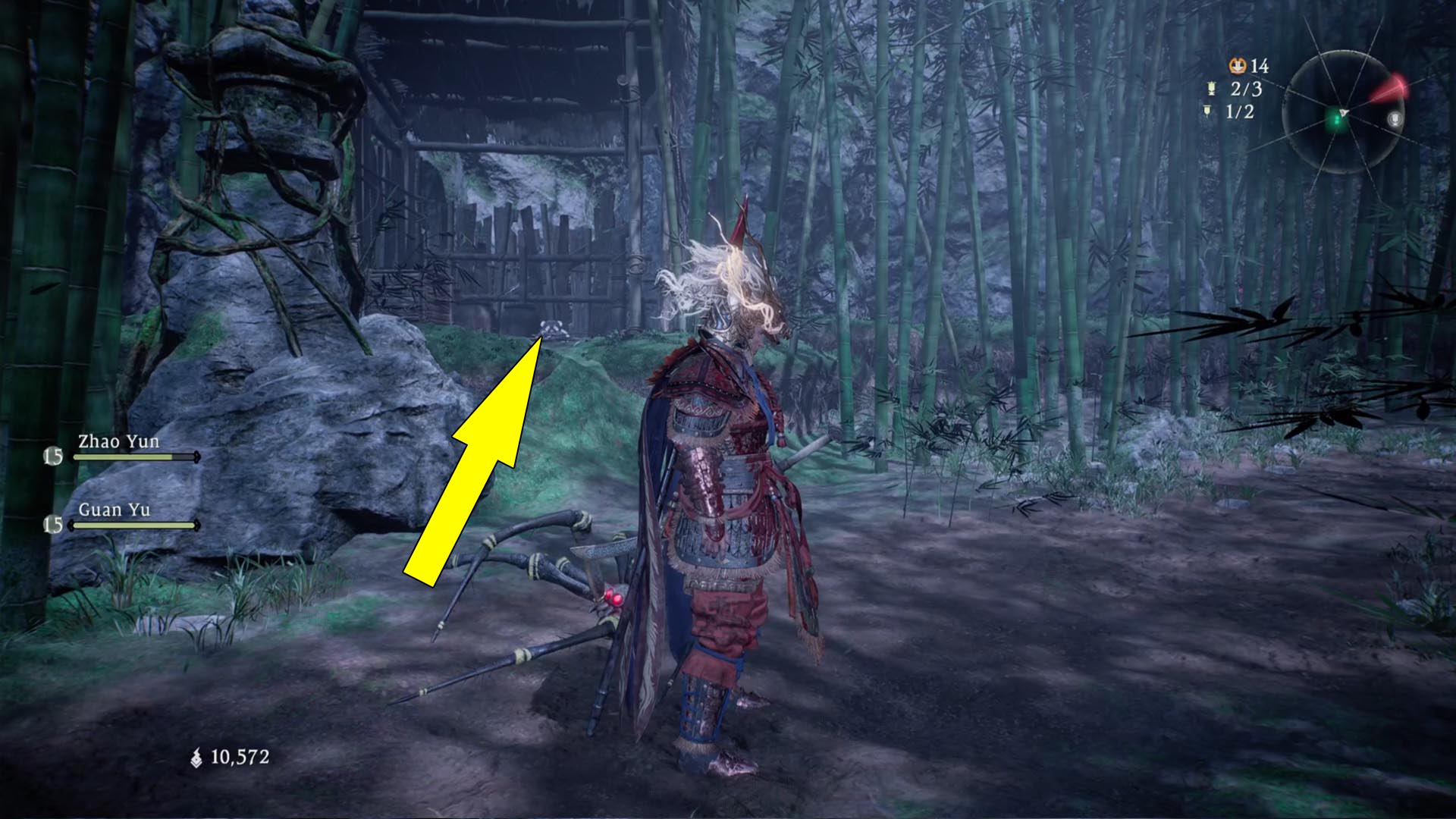This screenshot has height=819, width=1456.
Task: Select the Dragon's Cure Pot flask icon
Action: click(x=1211, y=89)
